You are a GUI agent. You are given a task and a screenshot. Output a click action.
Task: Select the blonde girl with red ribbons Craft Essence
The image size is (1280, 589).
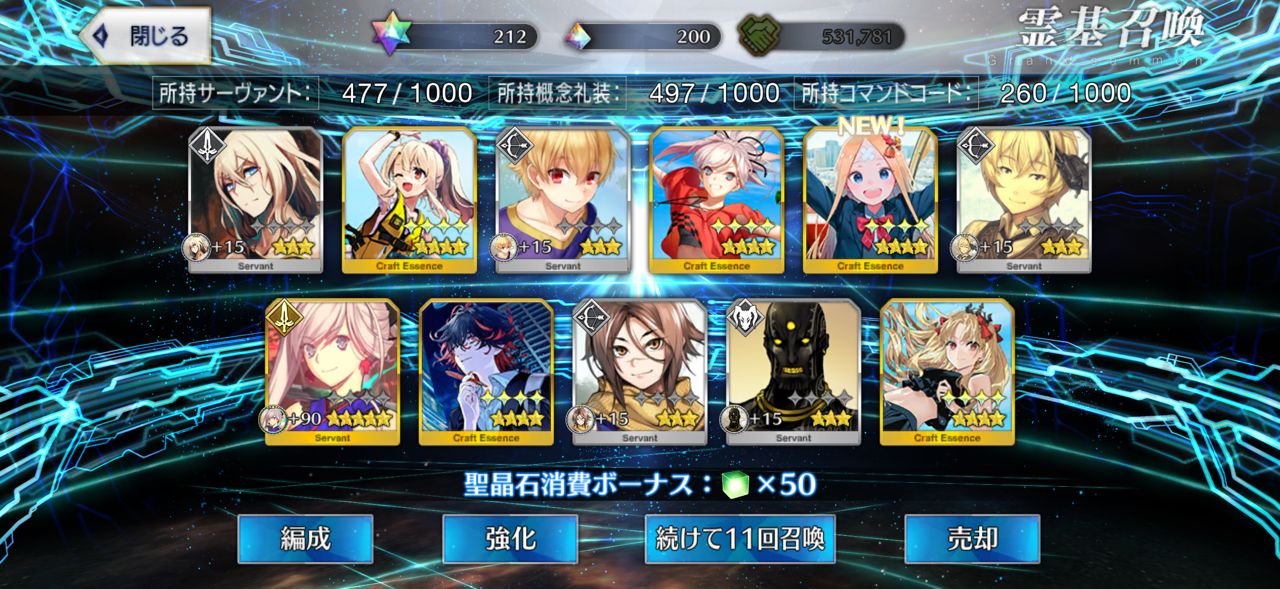pyautogui.click(x=947, y=372)
